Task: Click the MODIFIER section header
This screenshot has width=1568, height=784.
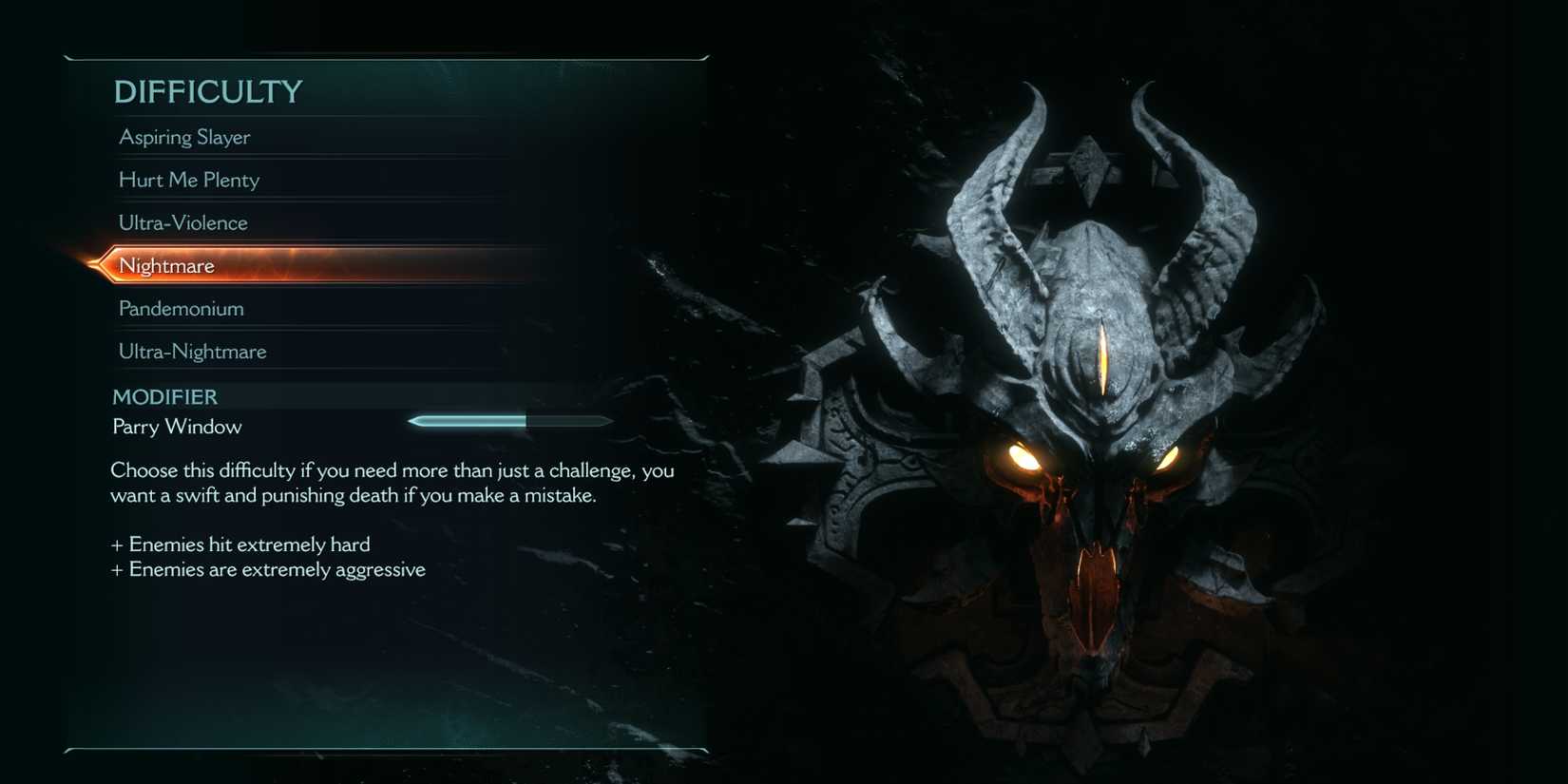Action: [x=163, y=396]
